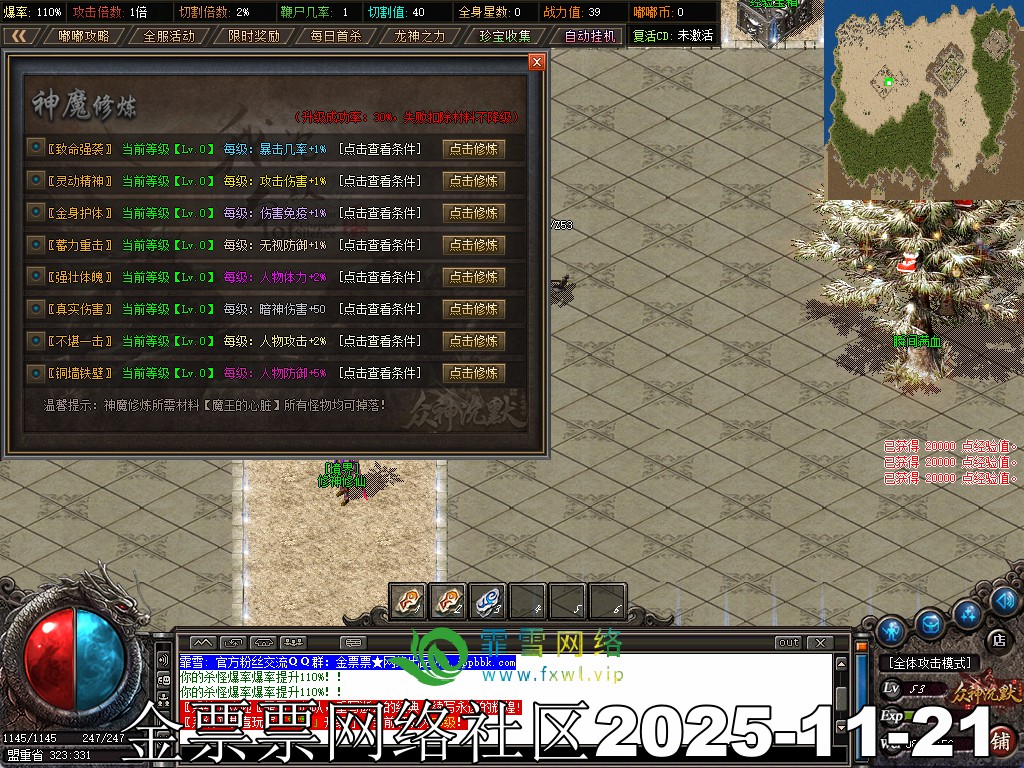The image size is (1024, 768).
Task: Open the blue character figure icon
Action: [x=892, y=631]
